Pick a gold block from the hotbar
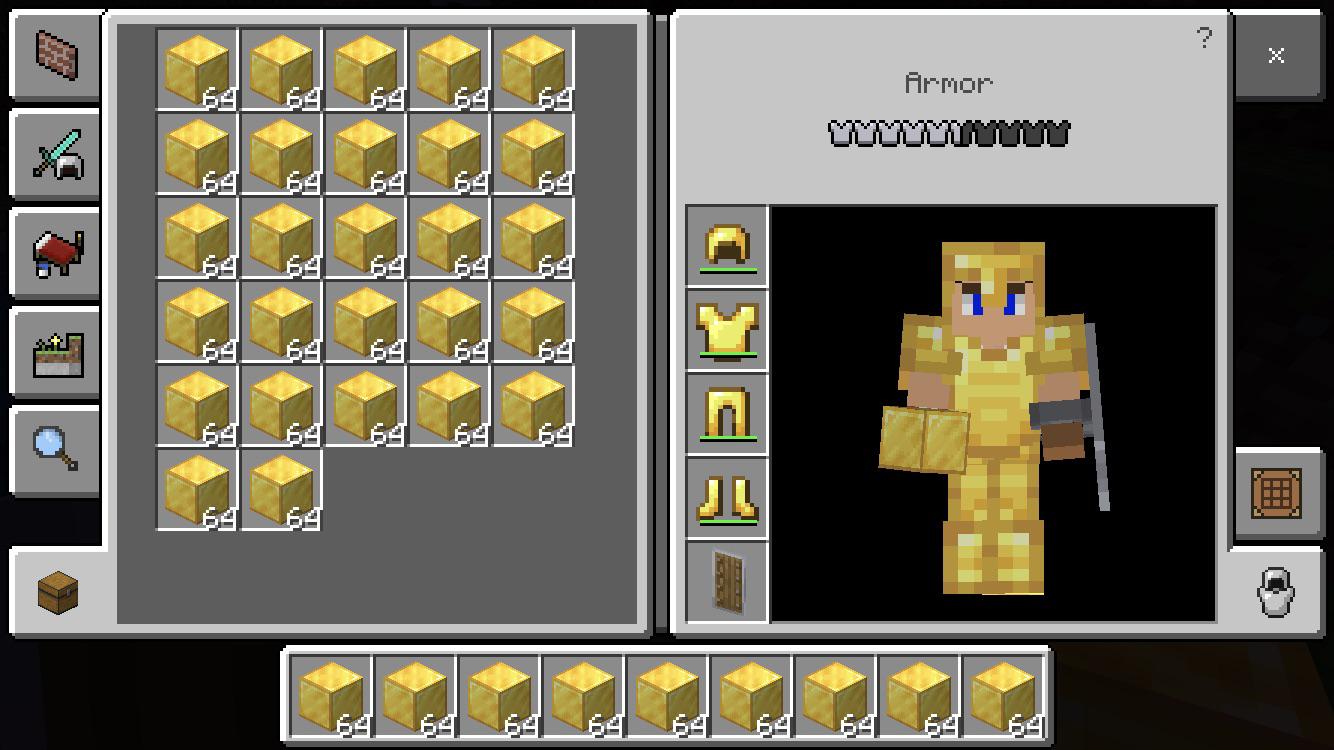The width and height of the screenshot is (1334, 750). (x=330, y=697)
